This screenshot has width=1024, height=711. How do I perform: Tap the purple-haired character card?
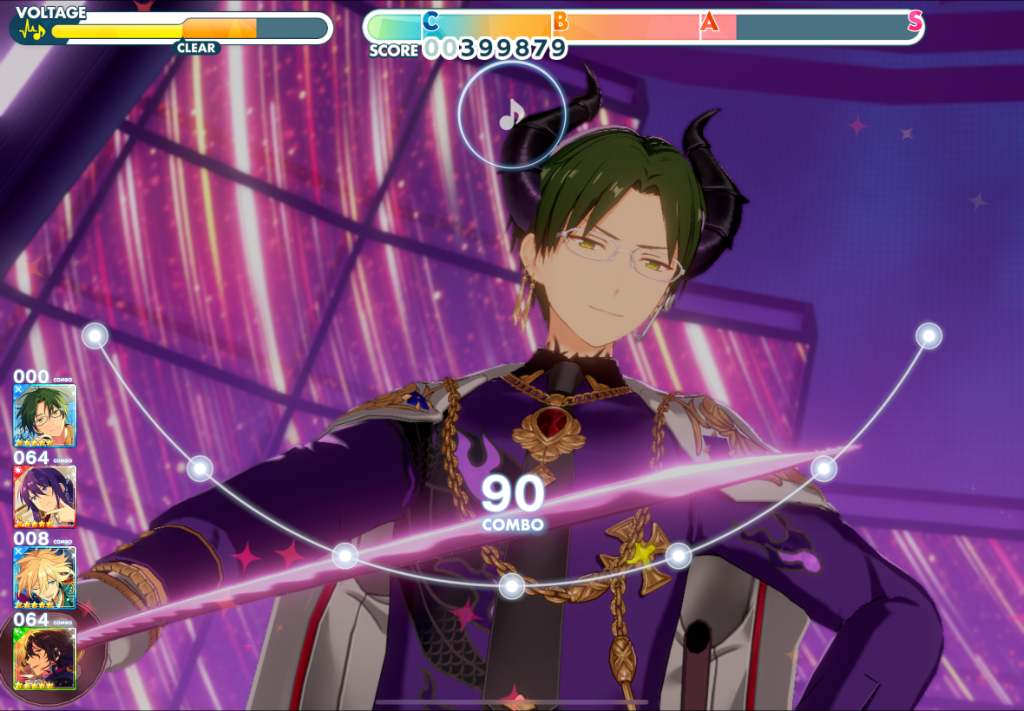point(44,496)
